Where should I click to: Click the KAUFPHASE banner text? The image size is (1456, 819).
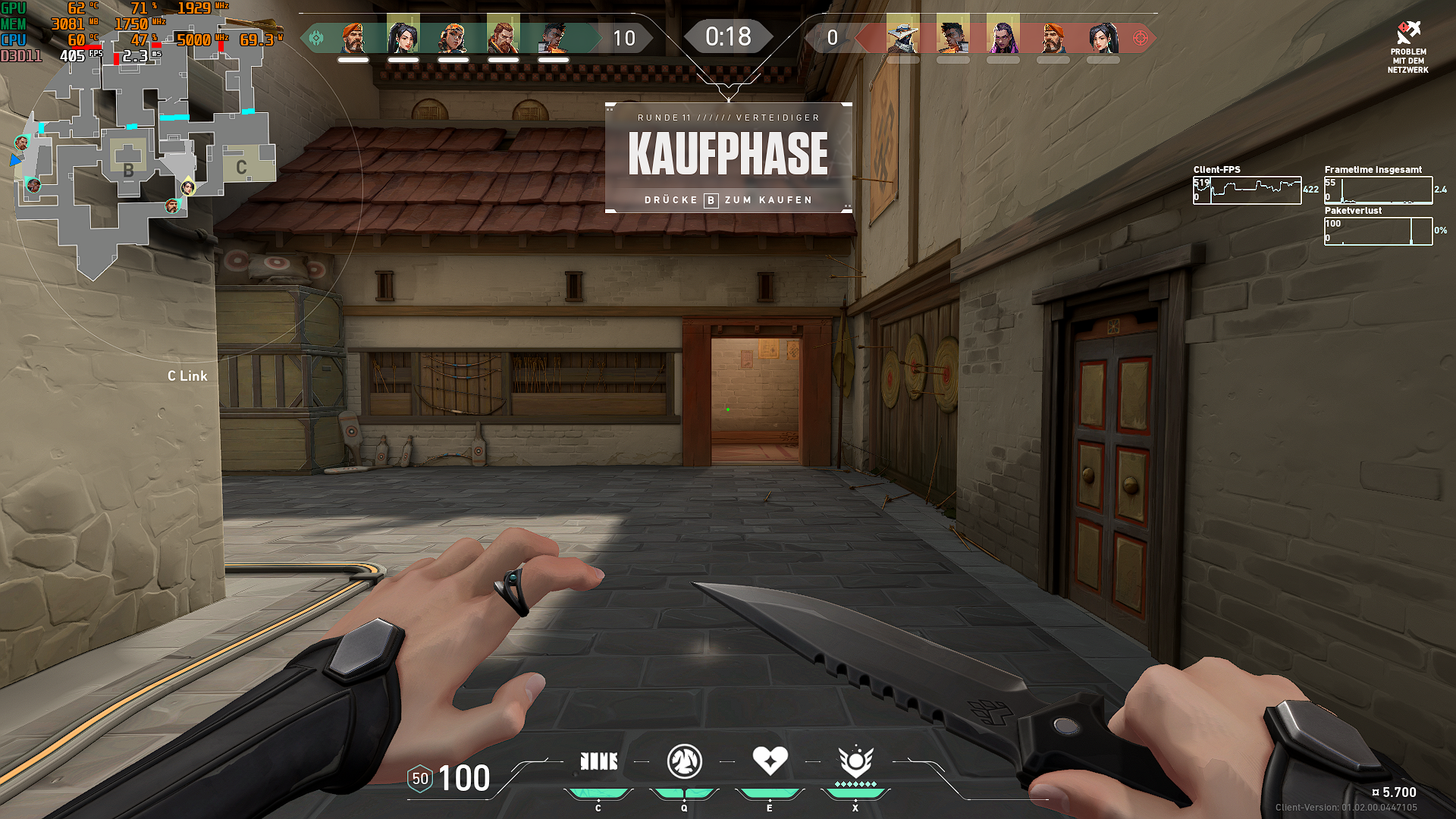coord(728,154)
